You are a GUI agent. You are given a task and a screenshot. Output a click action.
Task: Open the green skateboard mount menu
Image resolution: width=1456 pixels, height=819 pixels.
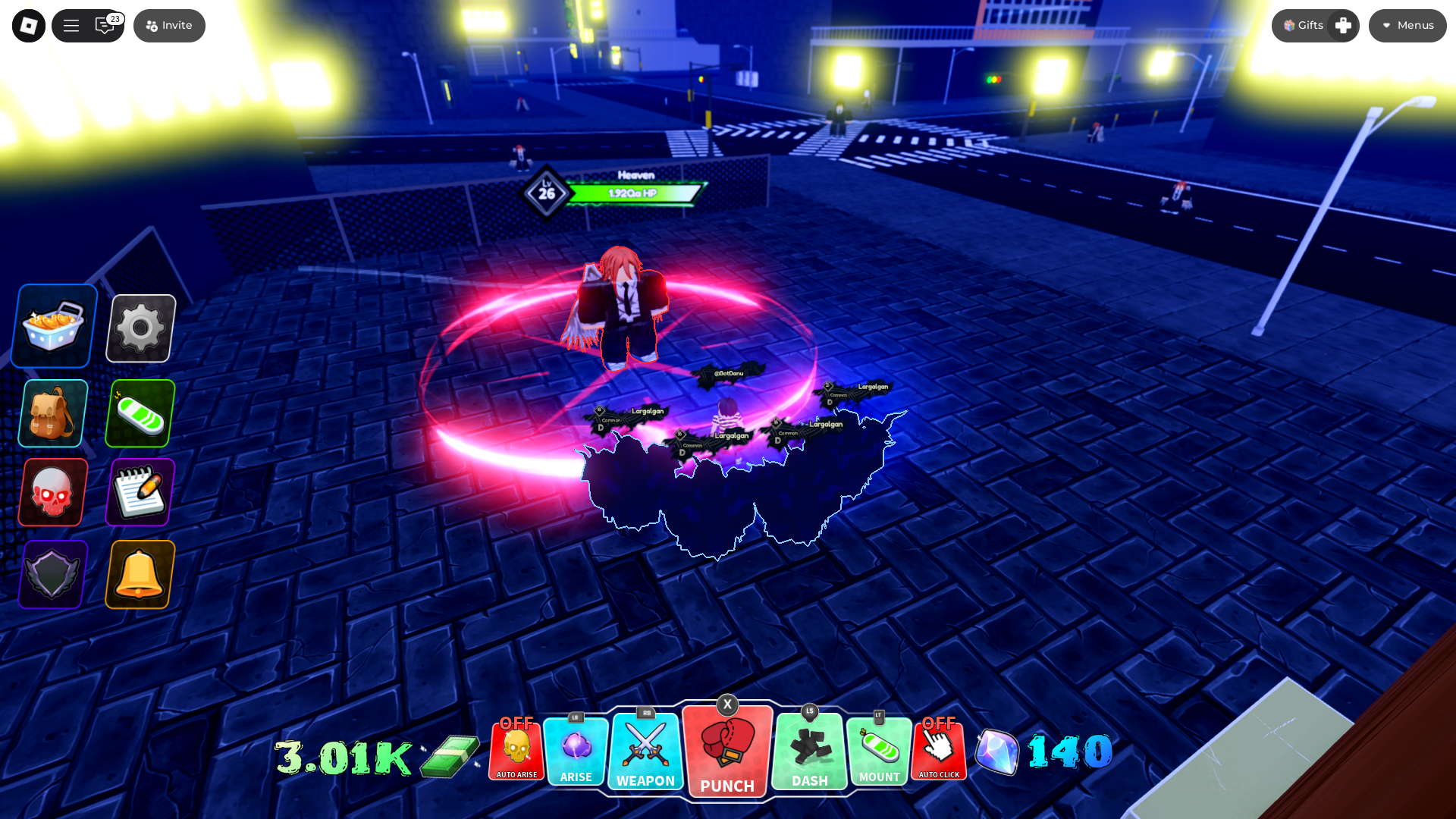pos(140,414)
